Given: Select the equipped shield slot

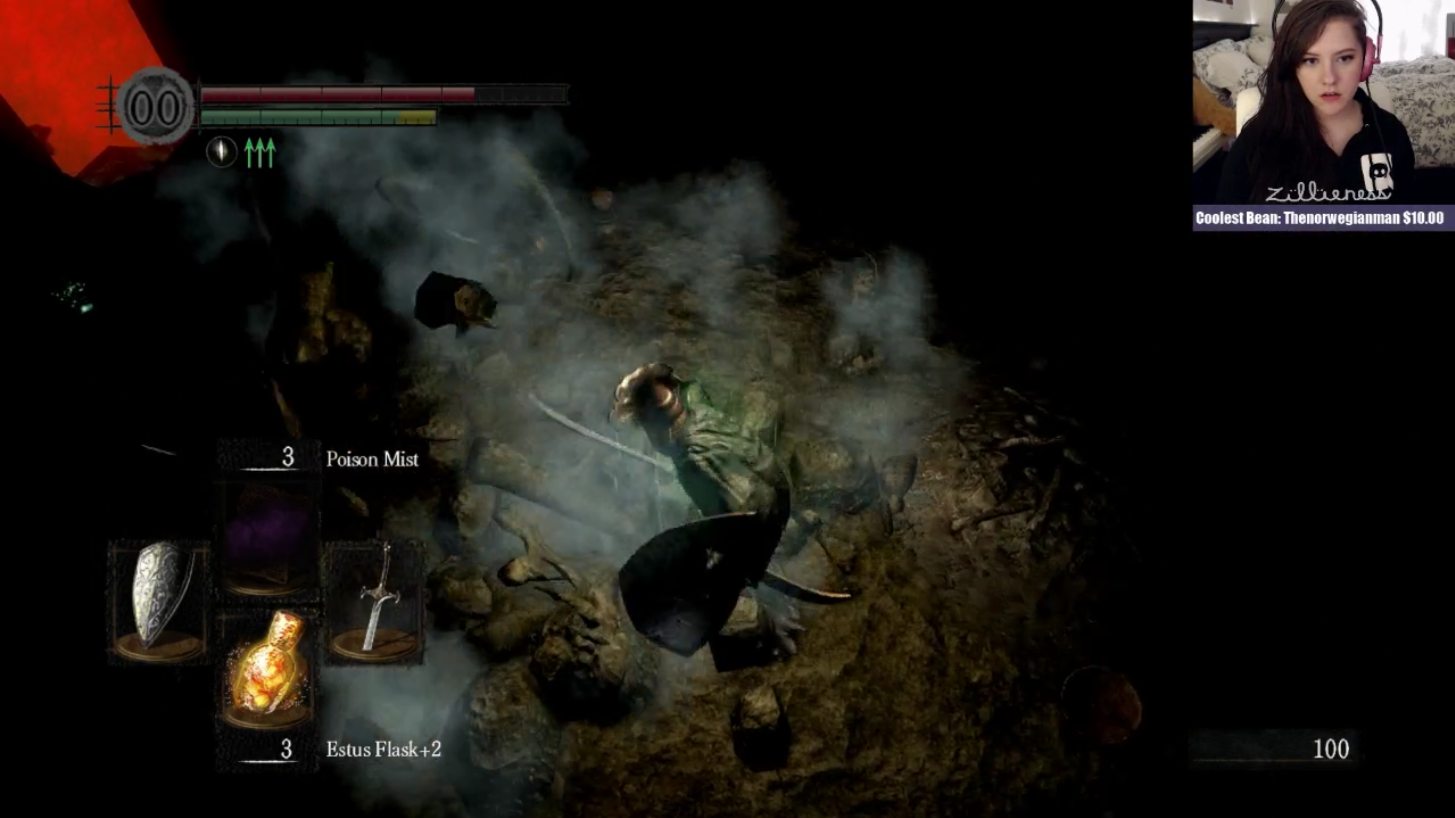Looking at the screenshot, I should 158,600.
